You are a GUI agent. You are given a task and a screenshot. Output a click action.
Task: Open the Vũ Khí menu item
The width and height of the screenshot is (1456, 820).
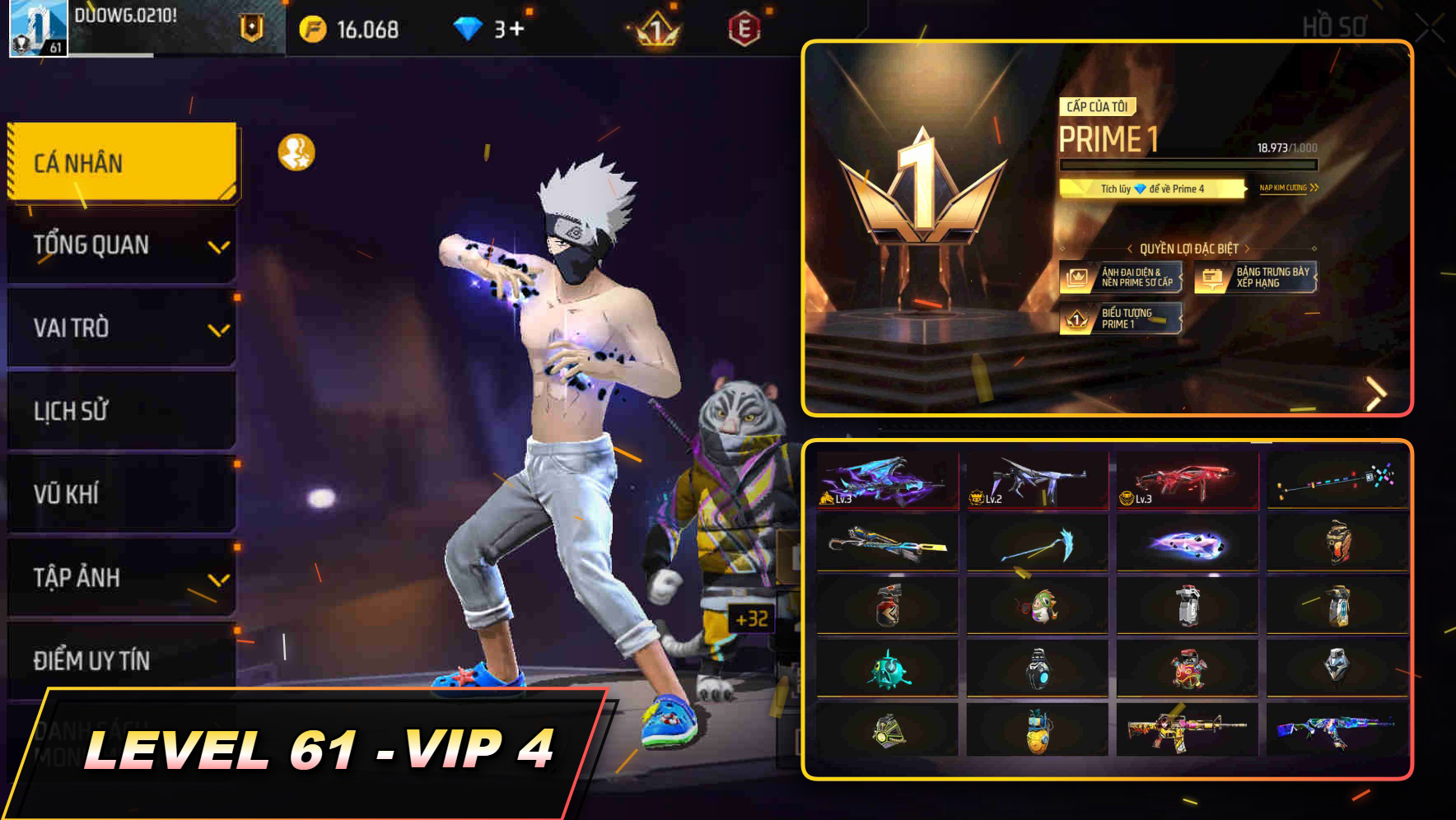click(x=119, y=494)
